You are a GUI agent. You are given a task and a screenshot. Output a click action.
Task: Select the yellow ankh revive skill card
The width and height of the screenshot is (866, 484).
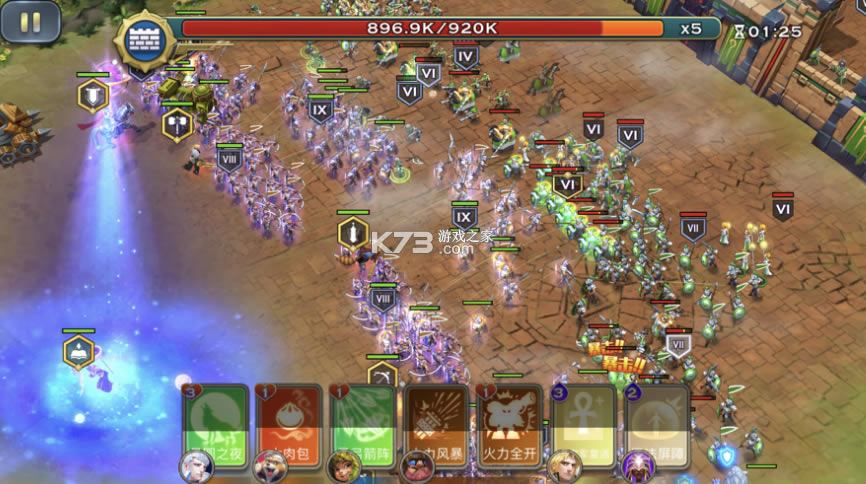tap(583, 423)
